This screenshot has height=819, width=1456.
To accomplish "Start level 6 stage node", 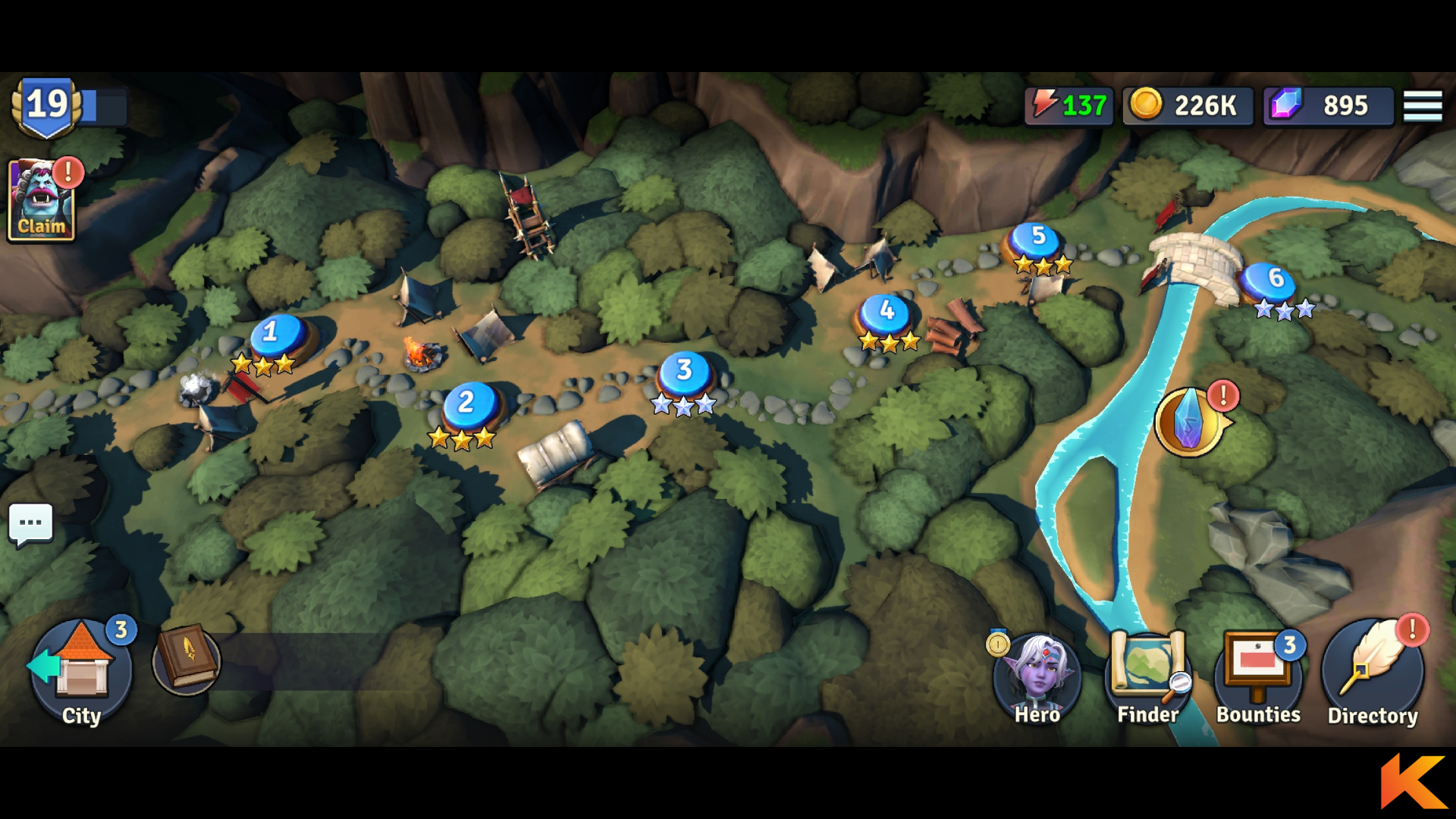I will coord(1276,282).
